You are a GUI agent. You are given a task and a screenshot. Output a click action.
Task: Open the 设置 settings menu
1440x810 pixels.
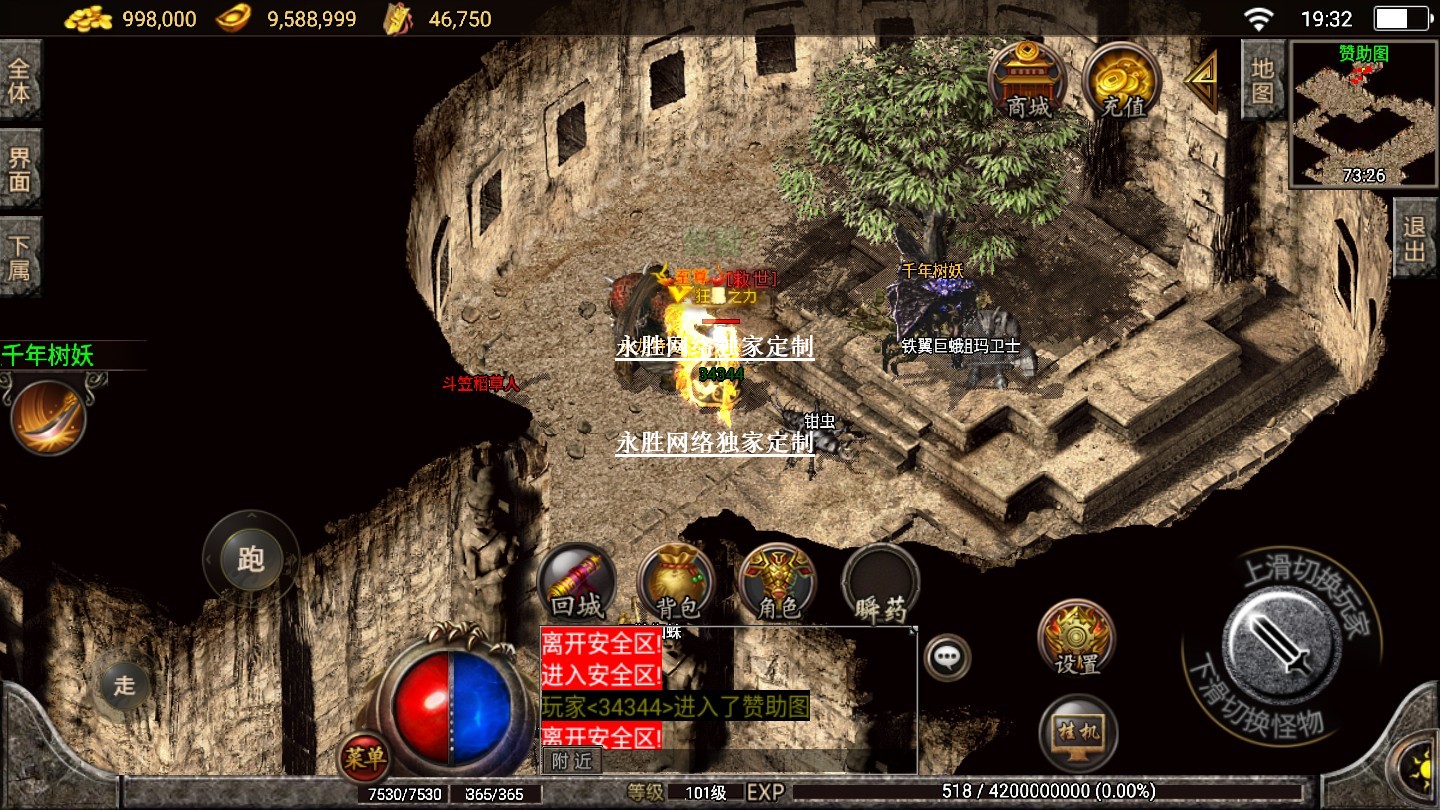1077,638
